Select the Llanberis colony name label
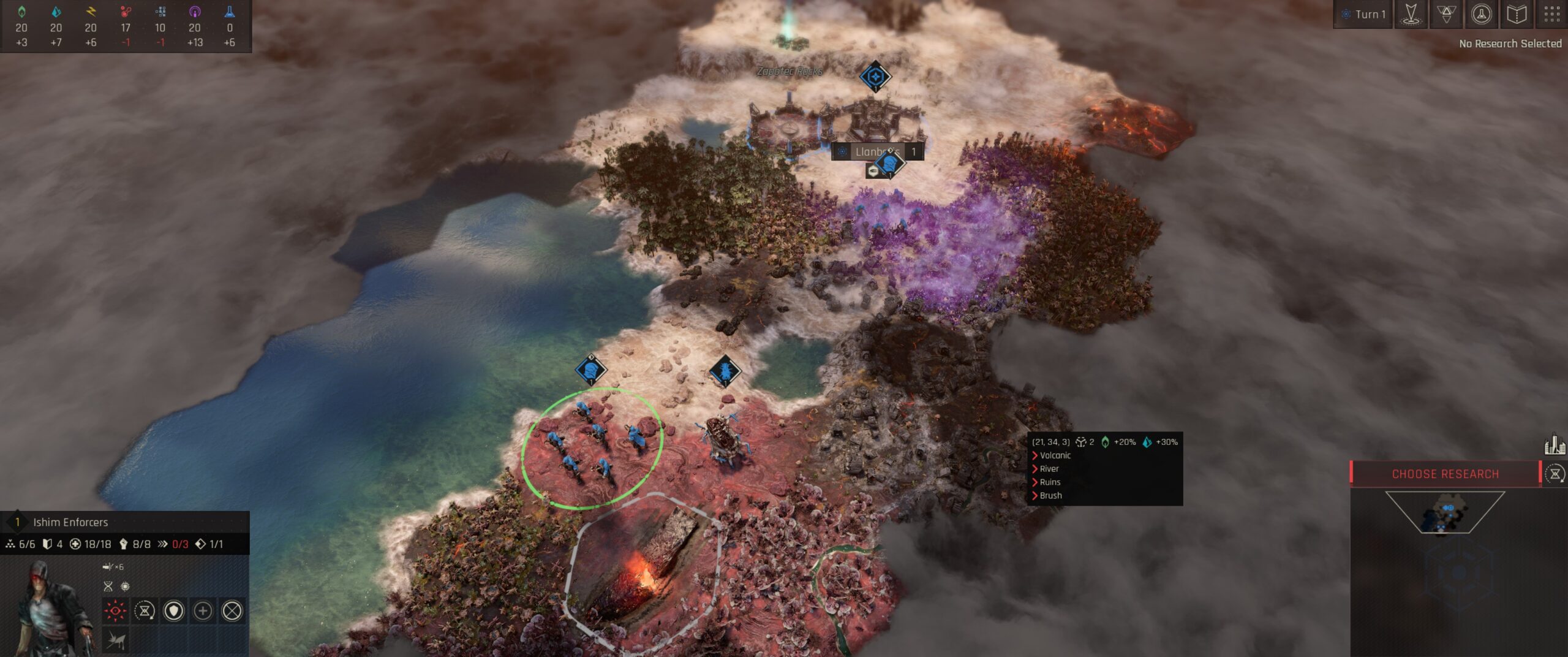Viewport: 1568px width, 657px height. click(x=877, y=151)
